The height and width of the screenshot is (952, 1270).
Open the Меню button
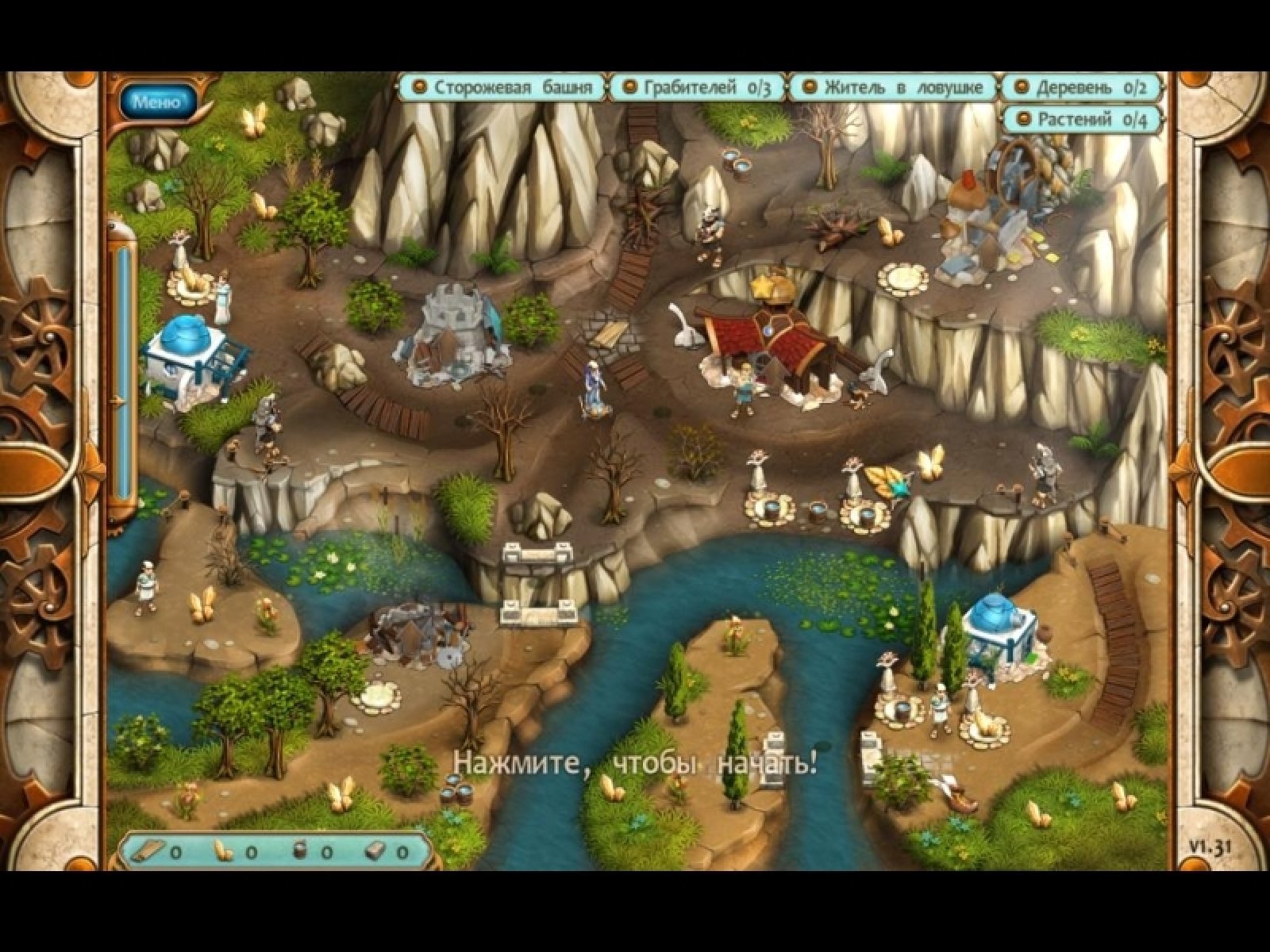click(156, 101)
